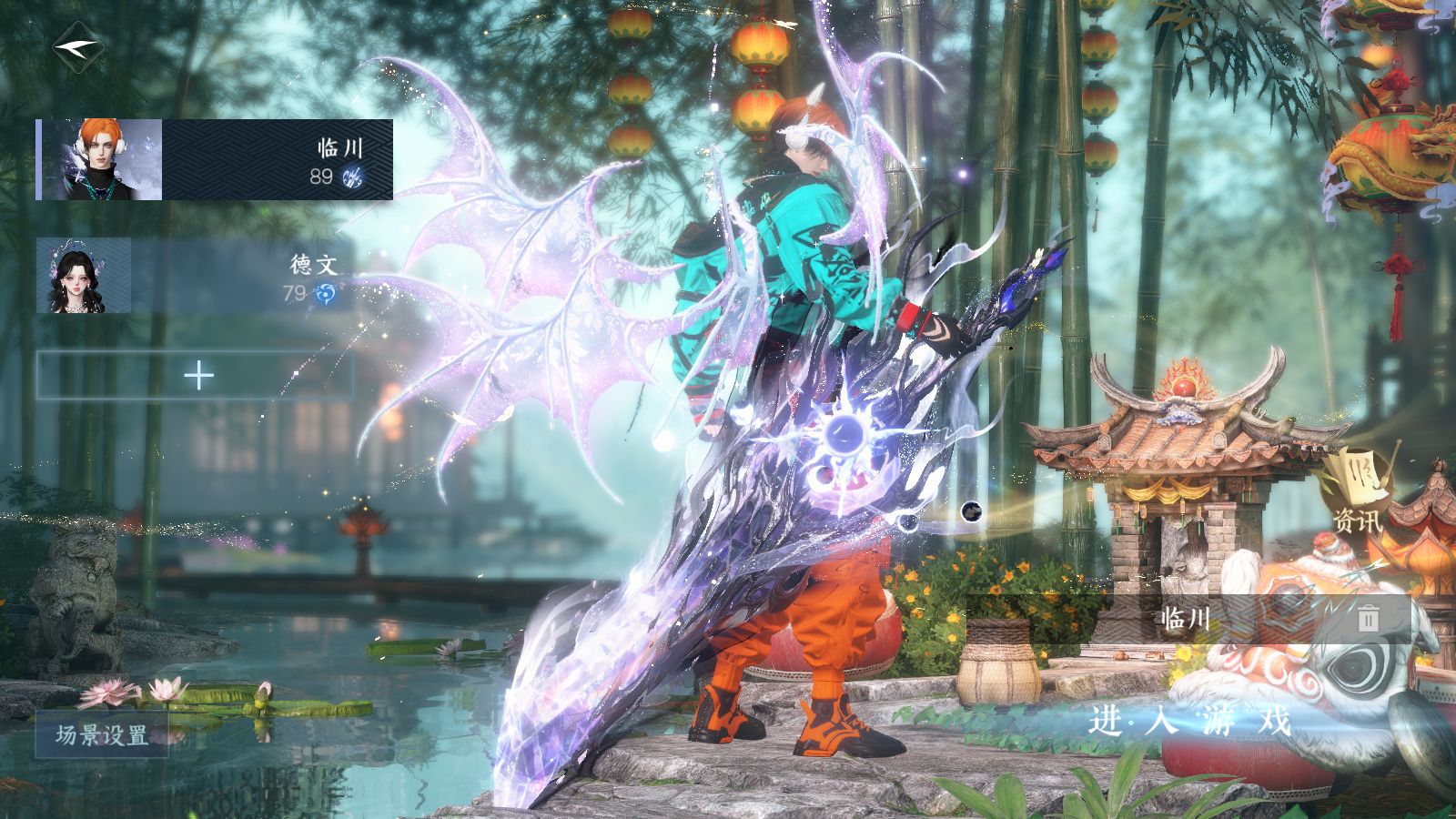This screenshot has height=819, width=1456.
Task: Select the character 德文 in the list
Action: point(193,276)
